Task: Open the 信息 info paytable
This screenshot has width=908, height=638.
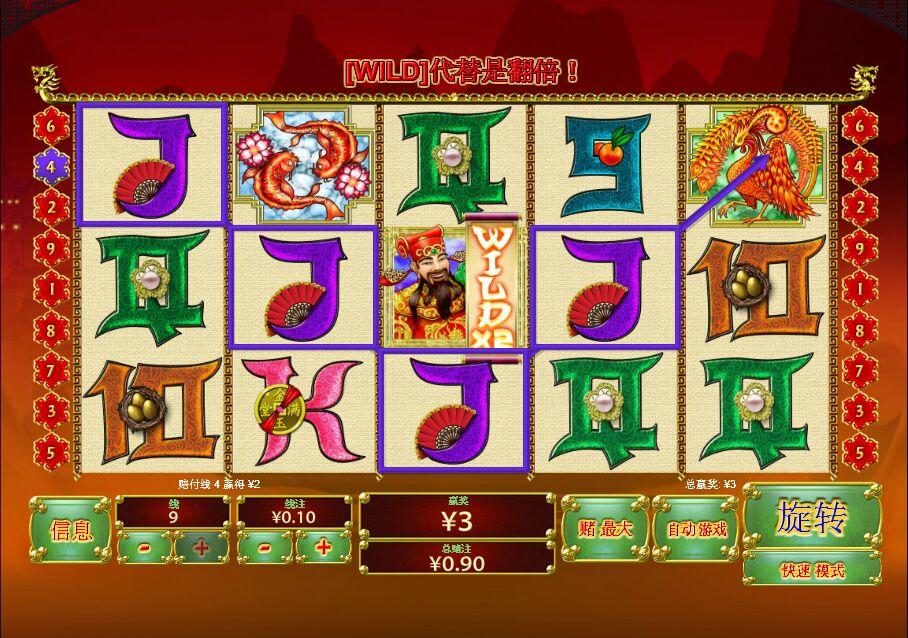Action: click(x=70, y=530)
